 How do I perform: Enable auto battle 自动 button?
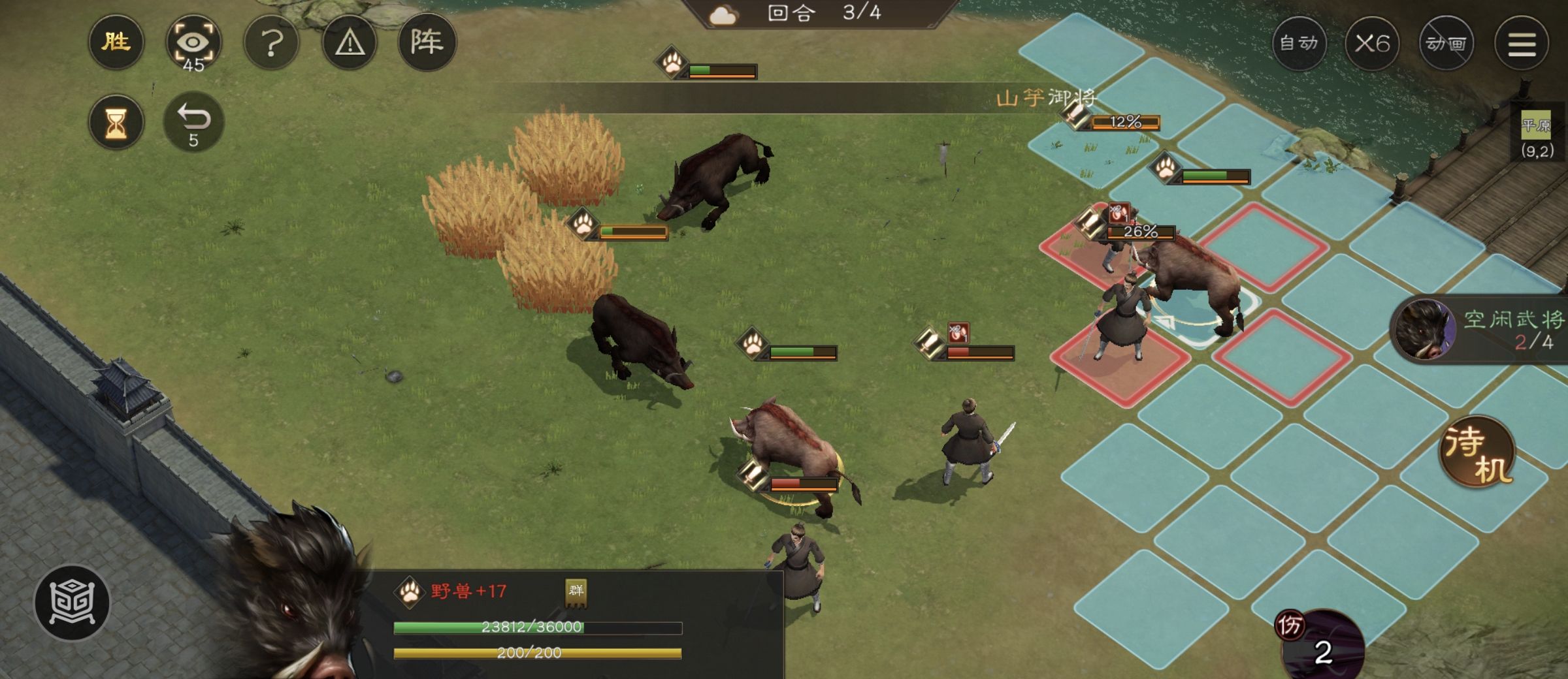pyautogui.click(x=1299, y=44)
